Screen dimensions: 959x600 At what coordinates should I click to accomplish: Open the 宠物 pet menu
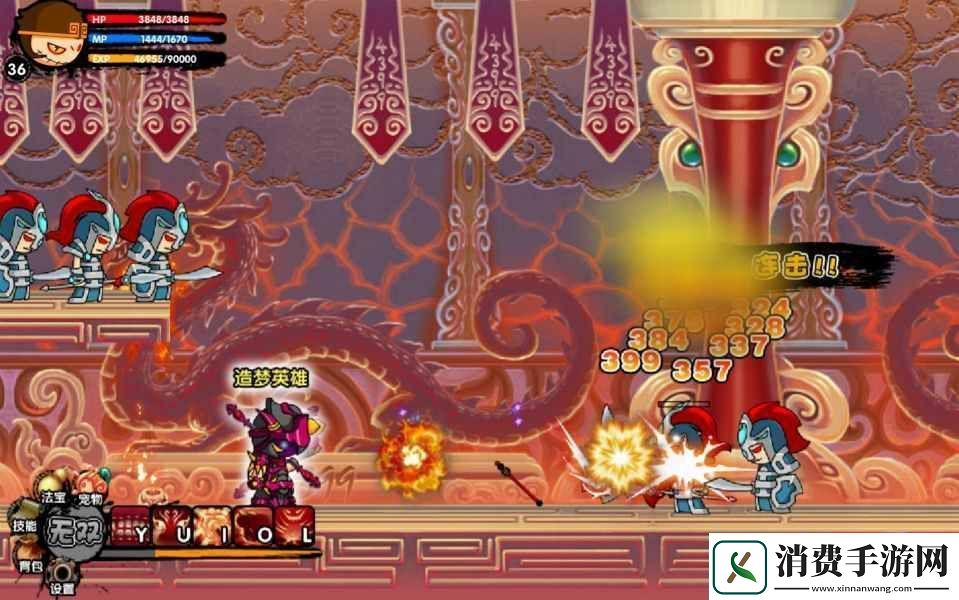tap(90, 496)
